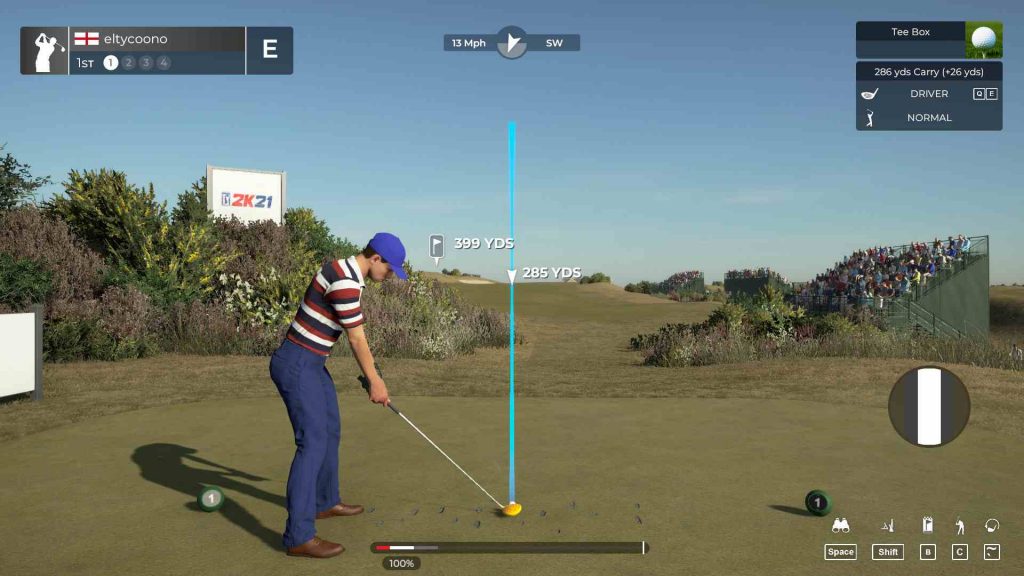
Task: Open the club-and-terrain shot shaping icon
Action: click(x=887, y=525)
